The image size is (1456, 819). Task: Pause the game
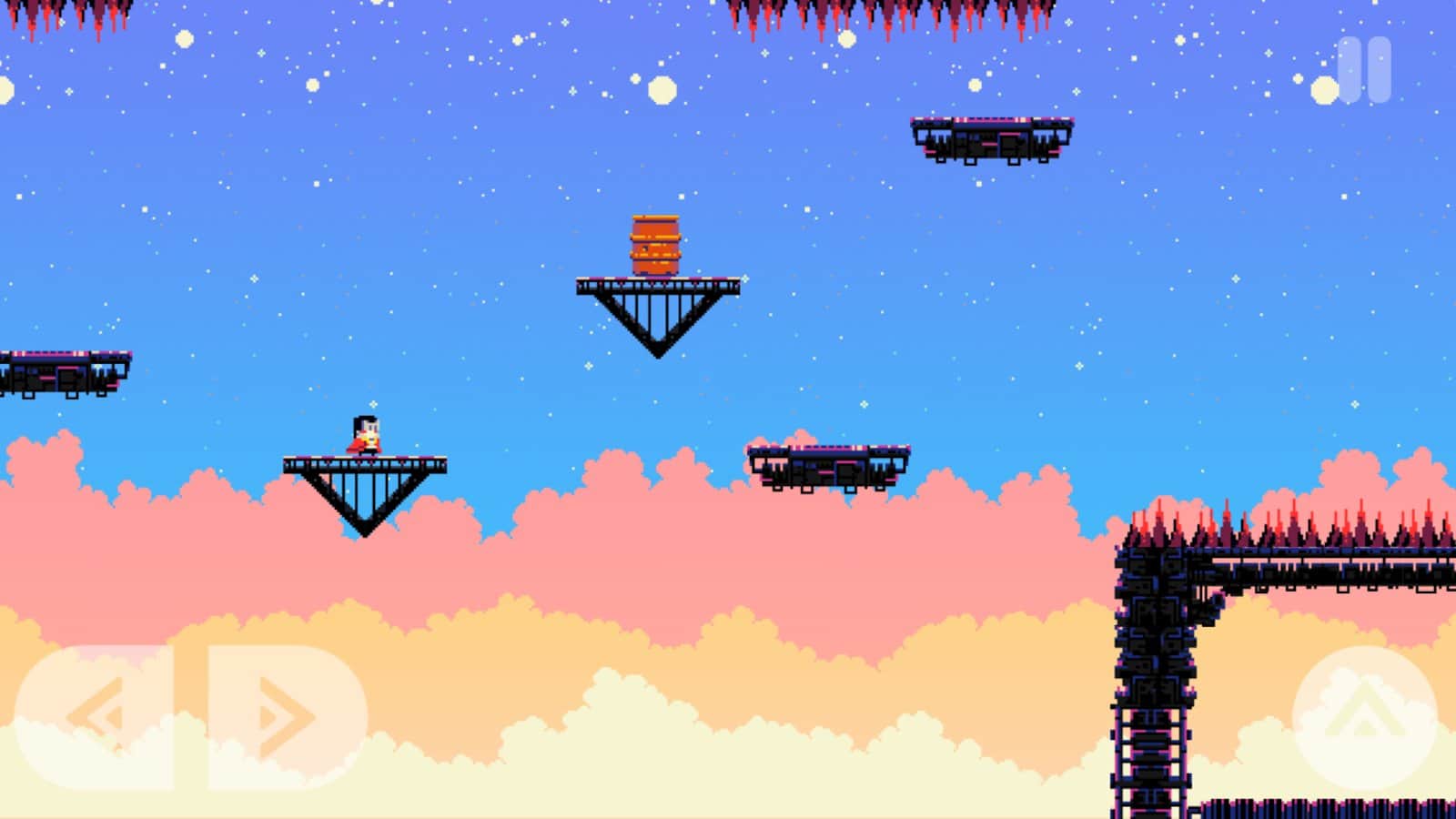point(1364,69)
